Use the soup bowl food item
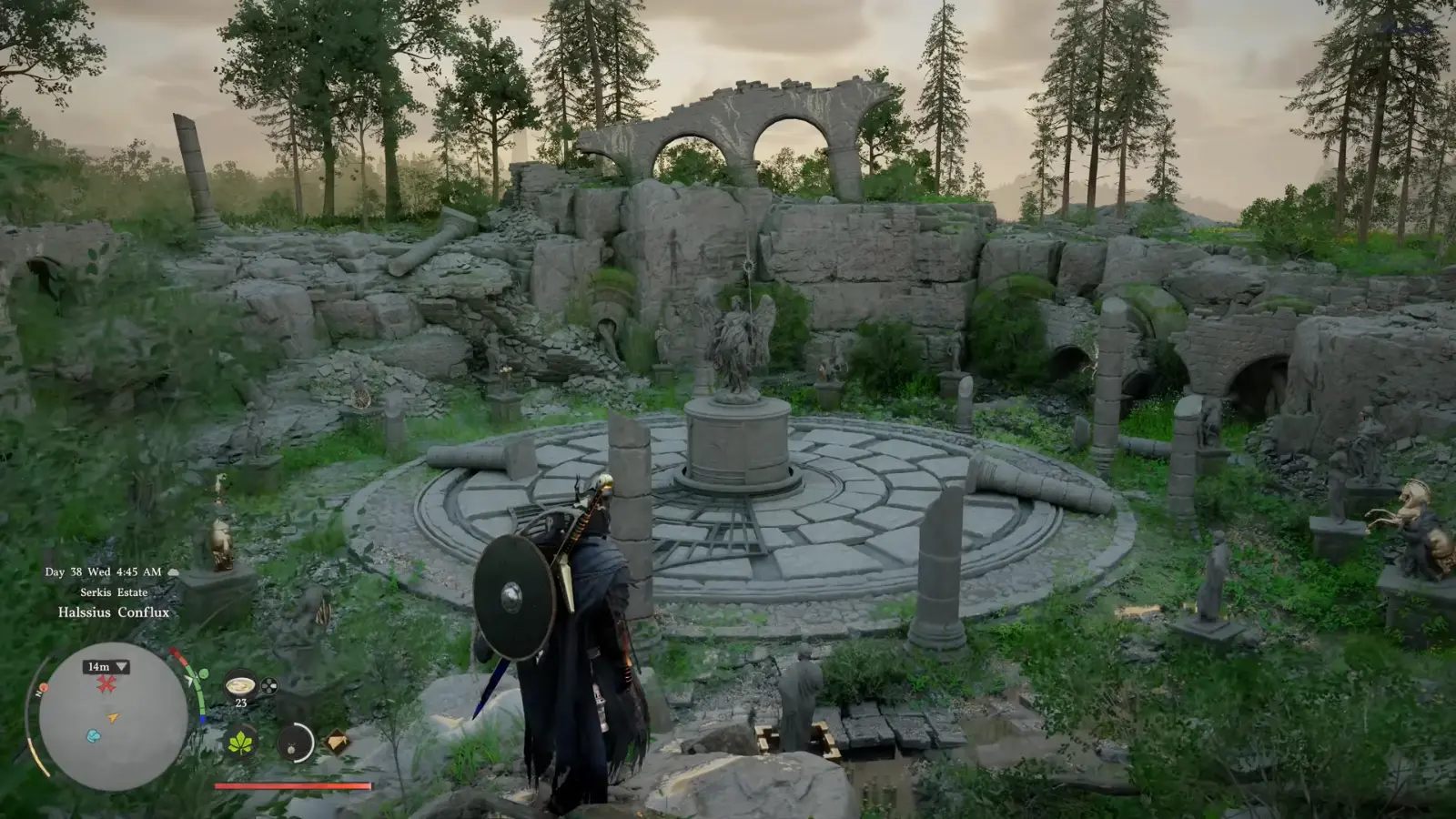Screen dimensions: 1456x819 241,684
